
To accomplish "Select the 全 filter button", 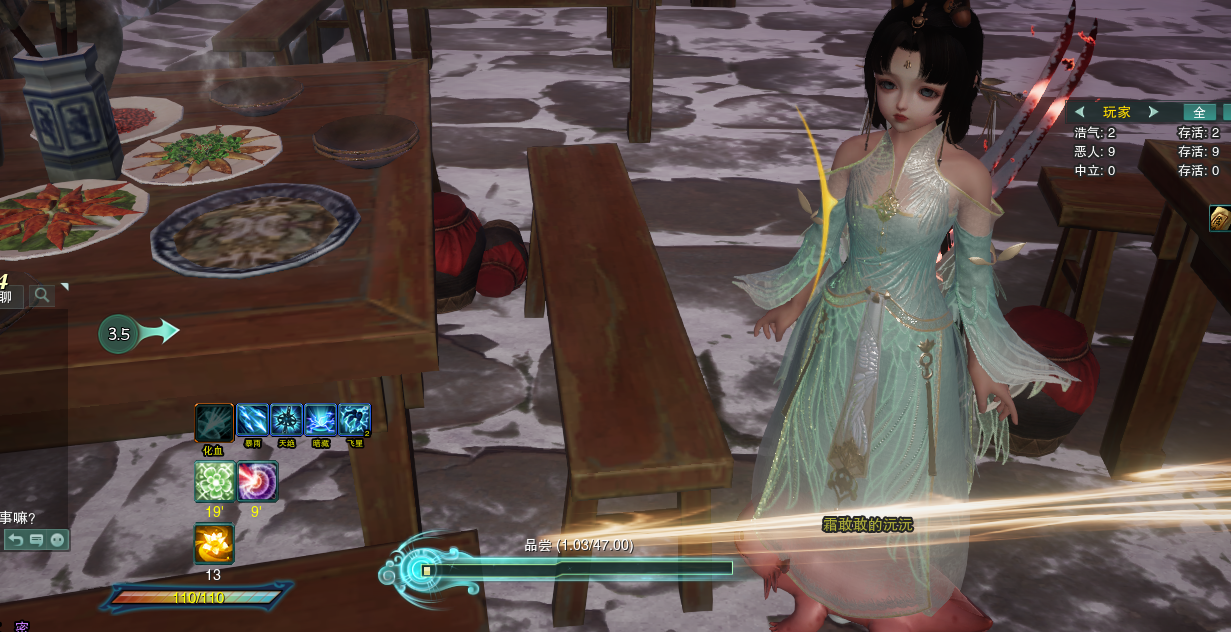I will (1199, 112).
